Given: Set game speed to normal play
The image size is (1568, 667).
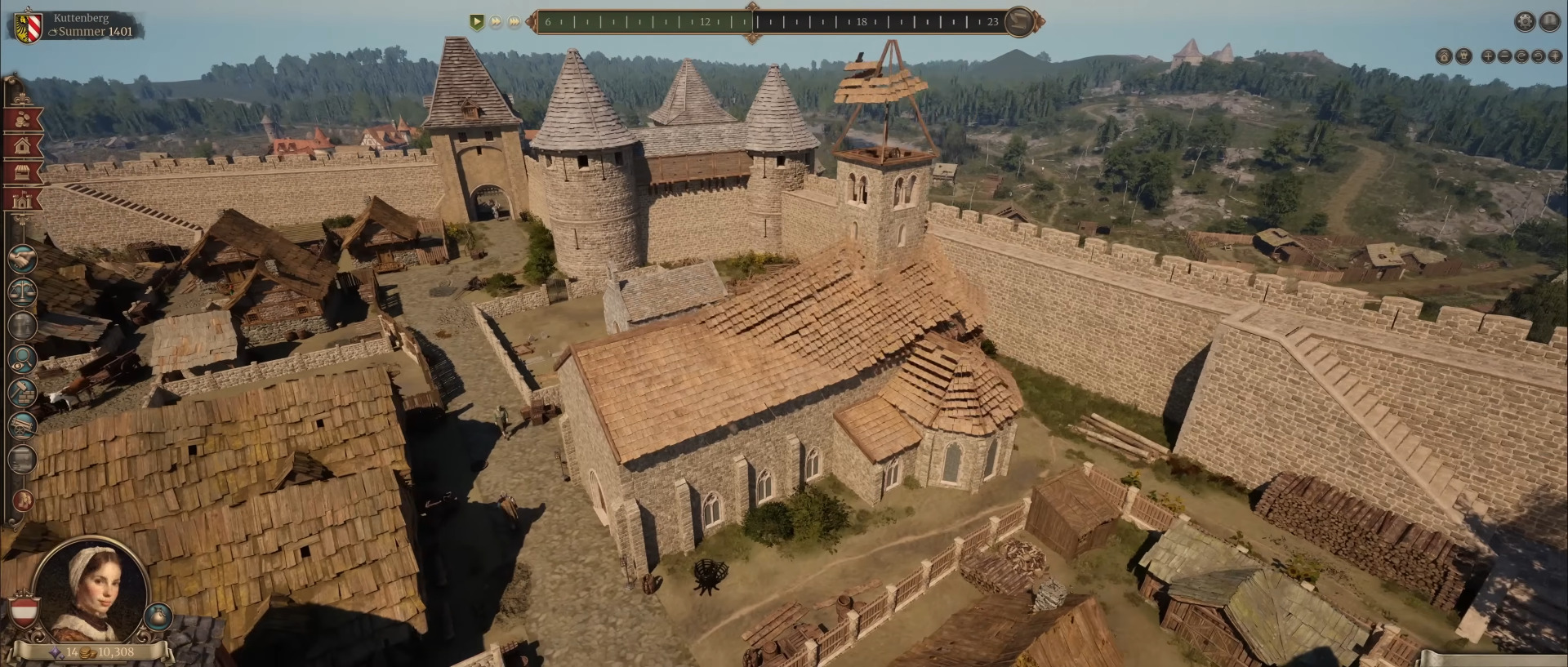Looking at the screenshot, I should coord(477,22).
